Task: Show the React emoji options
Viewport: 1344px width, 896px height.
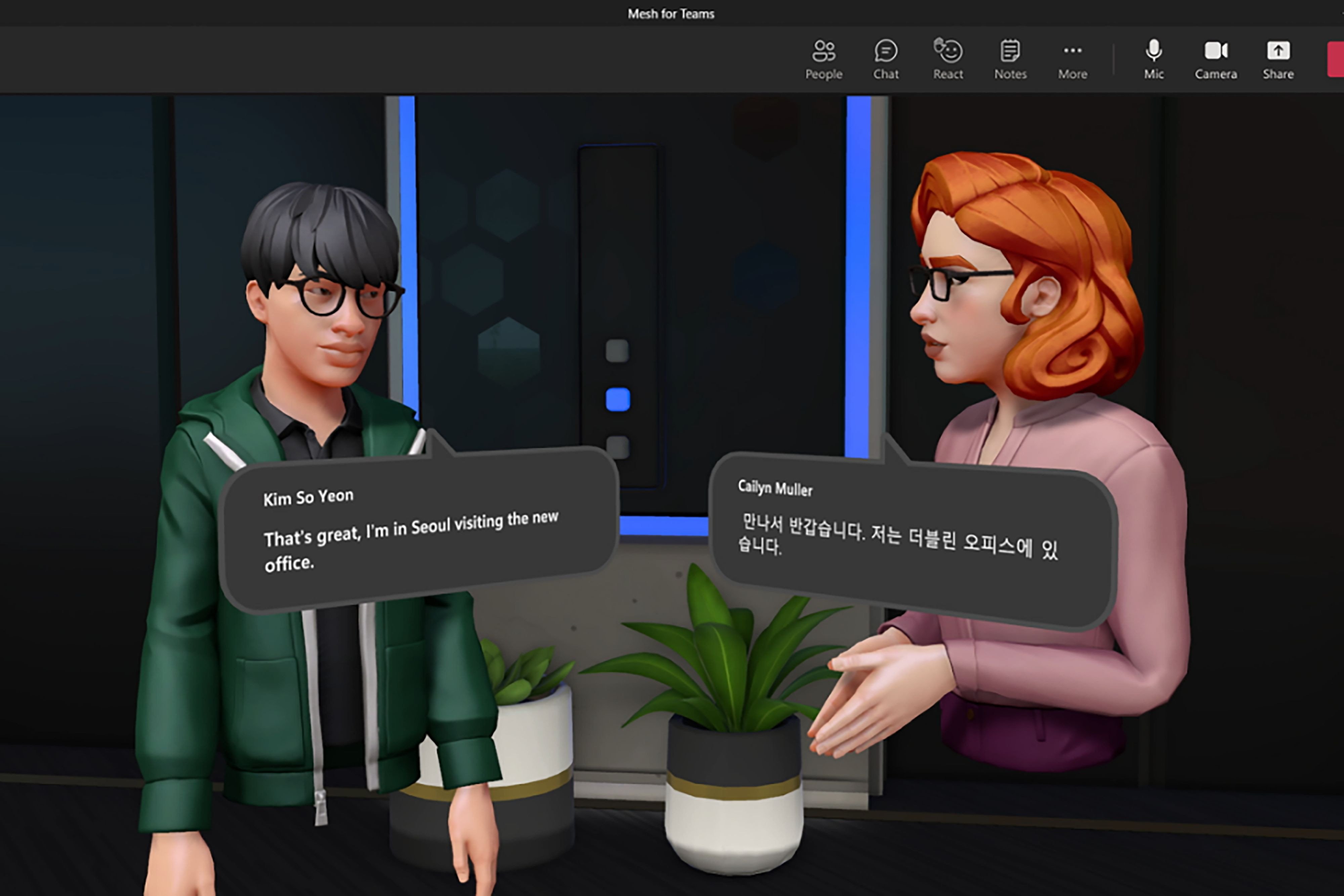Action: pos(948,59)
